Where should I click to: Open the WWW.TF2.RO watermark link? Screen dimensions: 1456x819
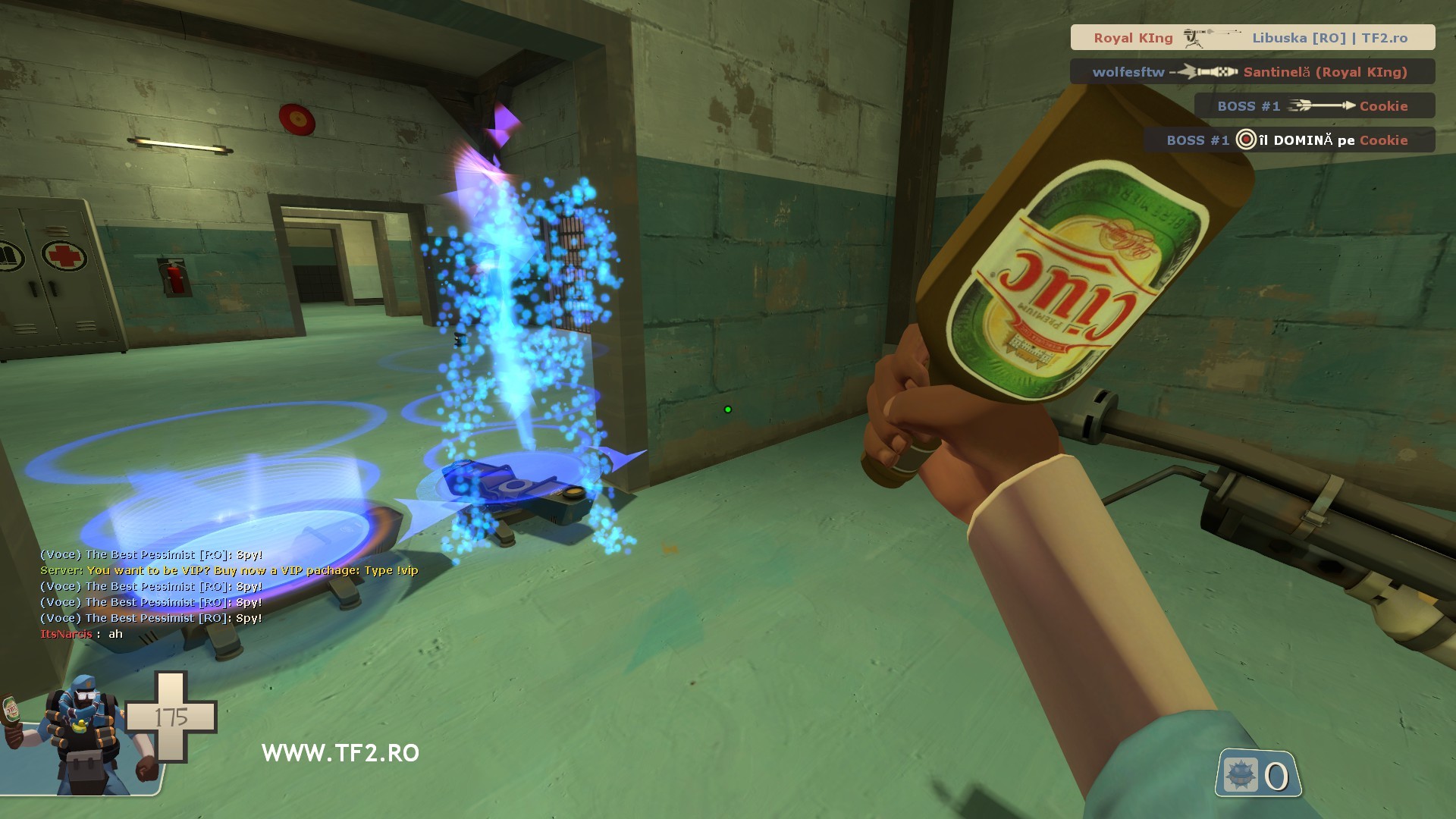pyautogui.click(x=340, y=752)
